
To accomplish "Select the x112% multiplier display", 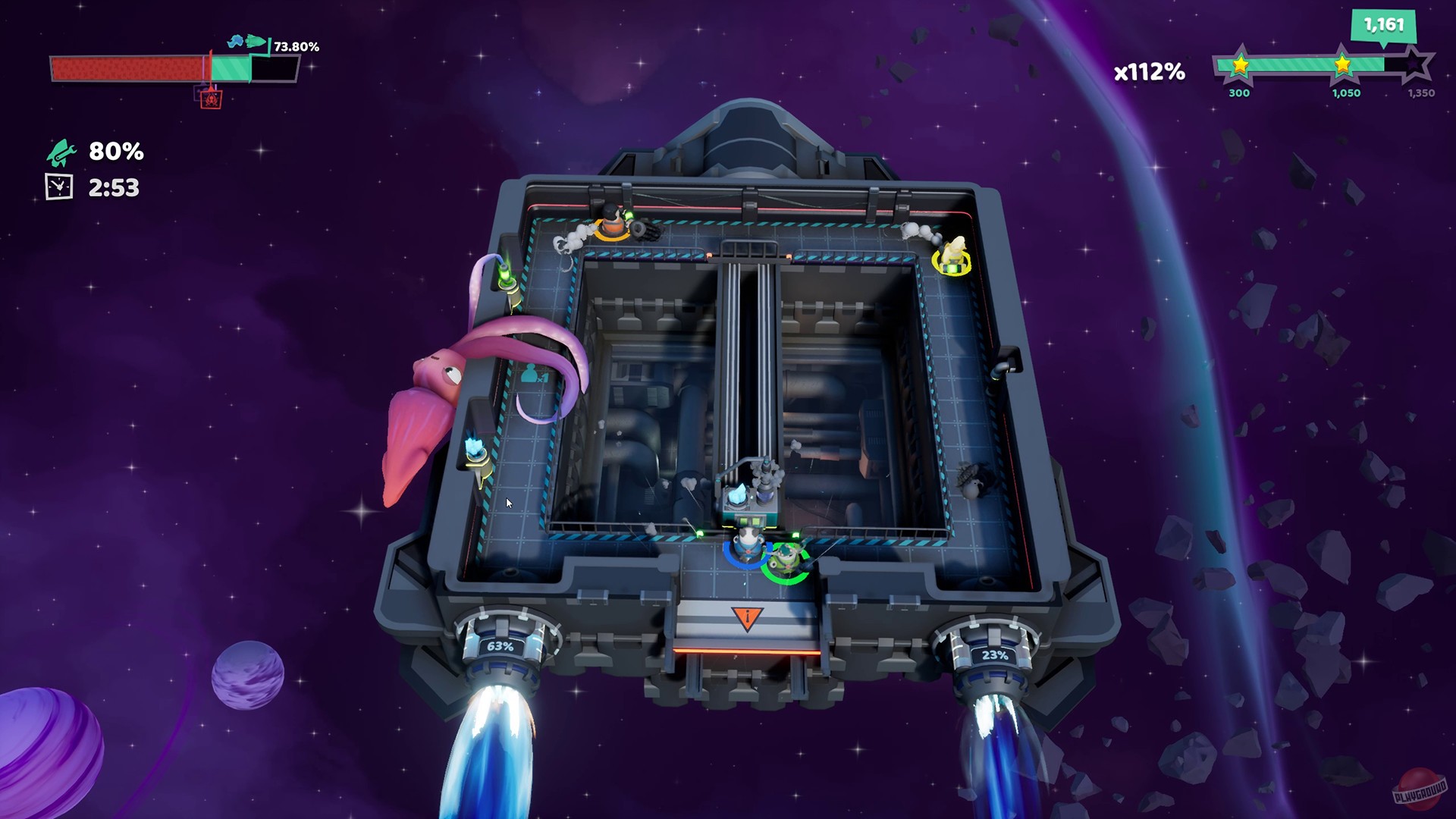I will (1148, 73).
